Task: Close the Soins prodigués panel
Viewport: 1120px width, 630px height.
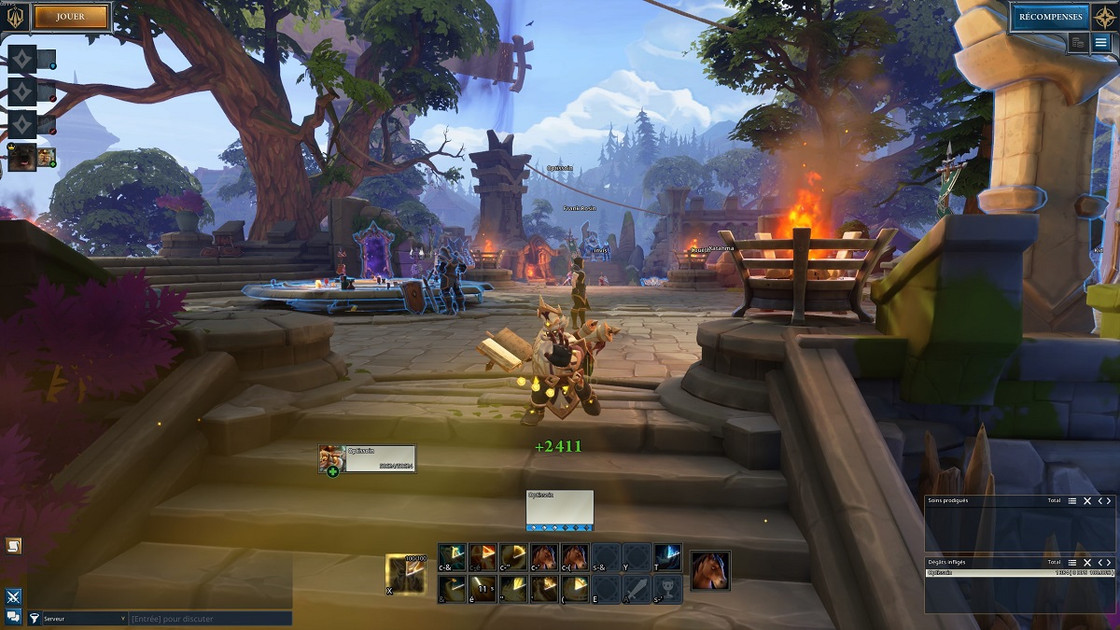Action: pos(1088,501)
